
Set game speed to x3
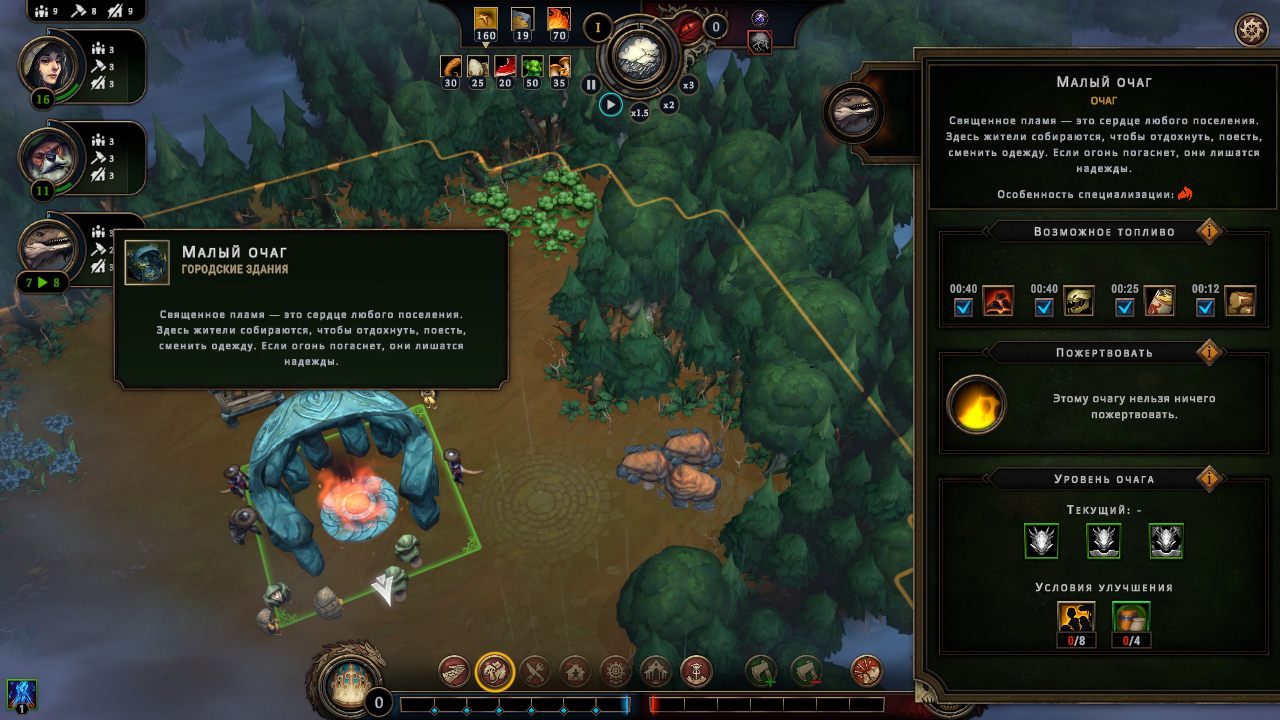coord(688,85)
